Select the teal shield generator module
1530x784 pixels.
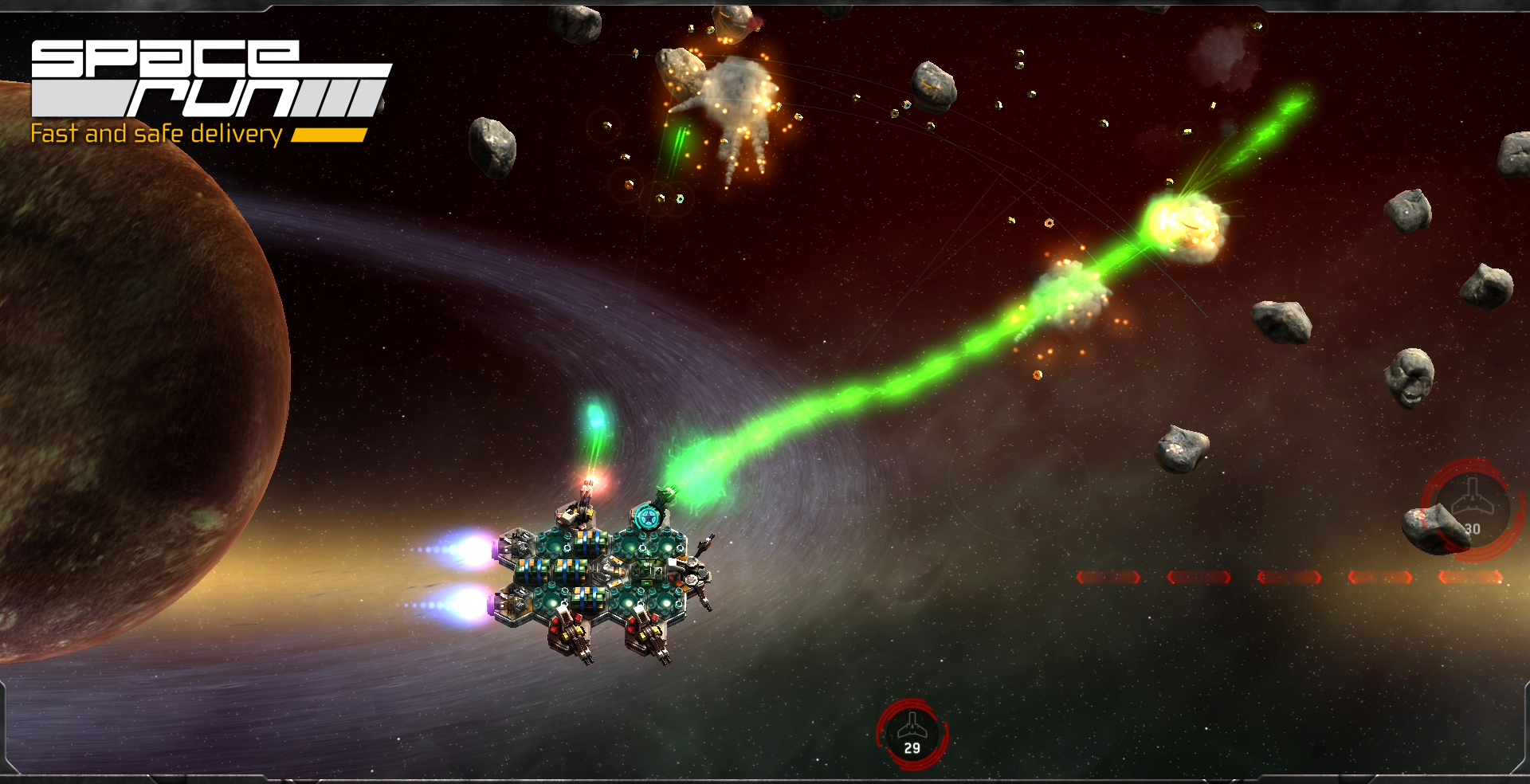[x=649, y=516]
